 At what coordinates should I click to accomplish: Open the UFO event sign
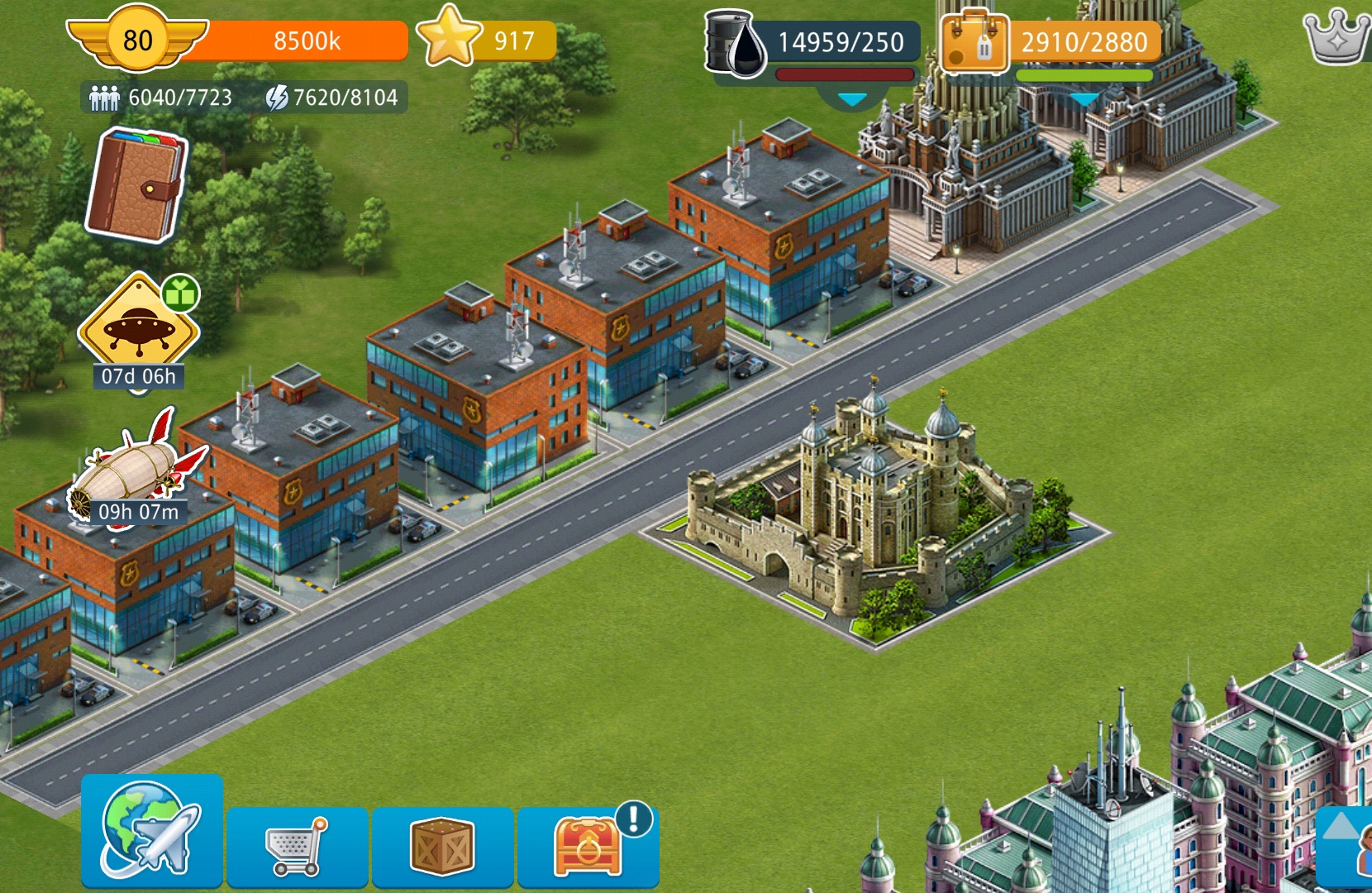click(138, 325)
